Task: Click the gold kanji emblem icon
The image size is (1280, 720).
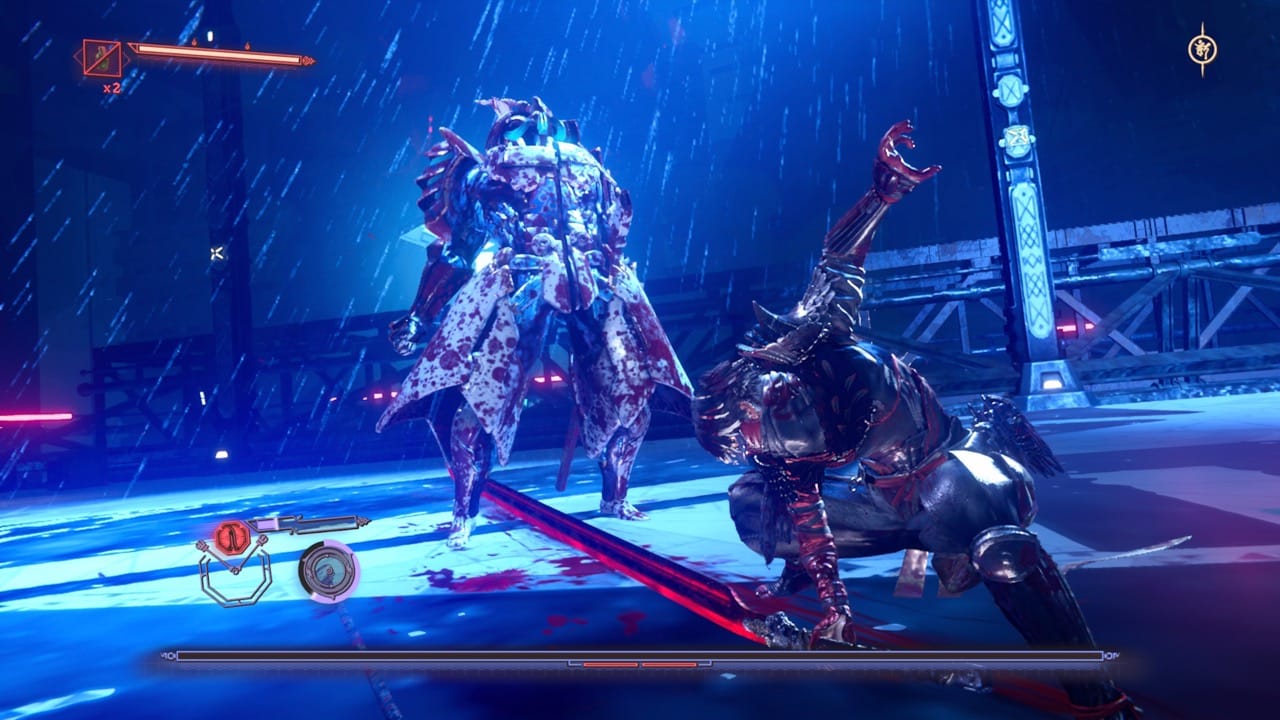Action: [x=1202, y=48]
